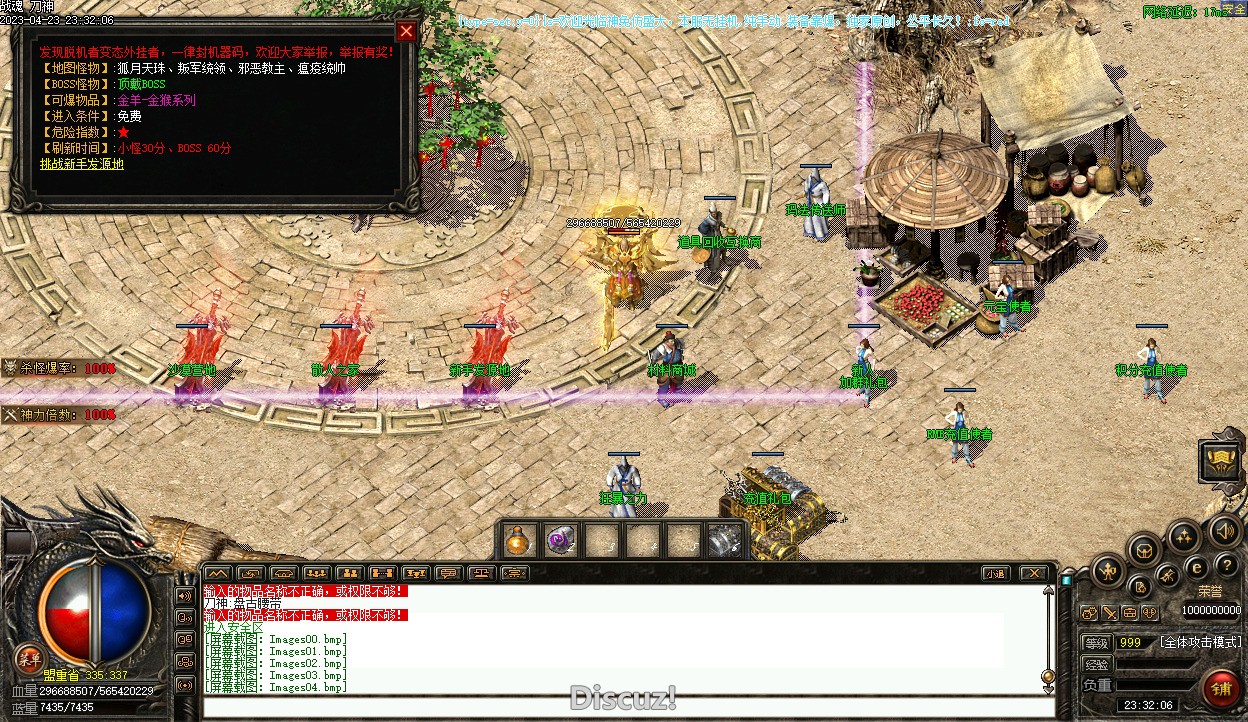Open the skills button with three stars
Viewport: 1248px width, 722px height.
[x=1184, y=536]
